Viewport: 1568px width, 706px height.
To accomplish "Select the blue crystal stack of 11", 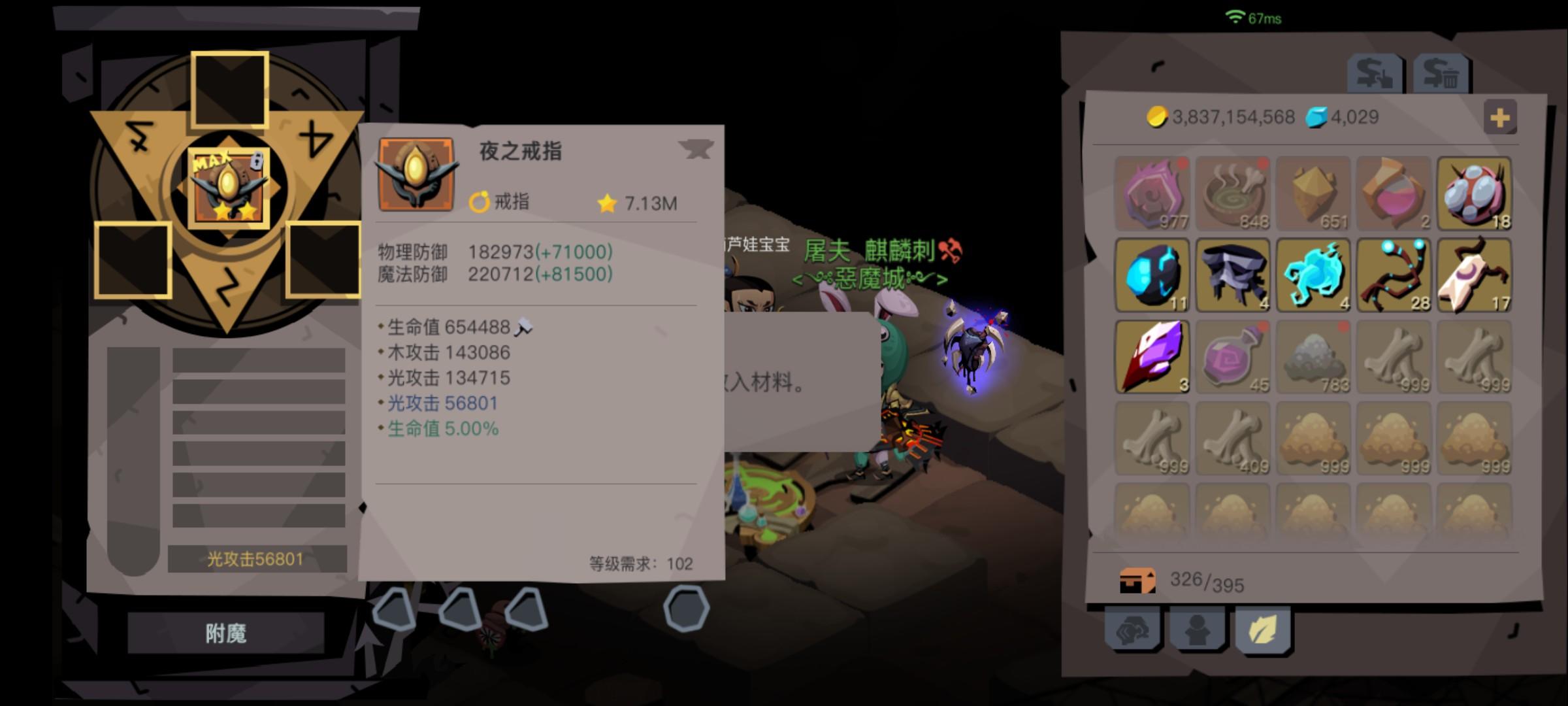I will coord(1151,273).
